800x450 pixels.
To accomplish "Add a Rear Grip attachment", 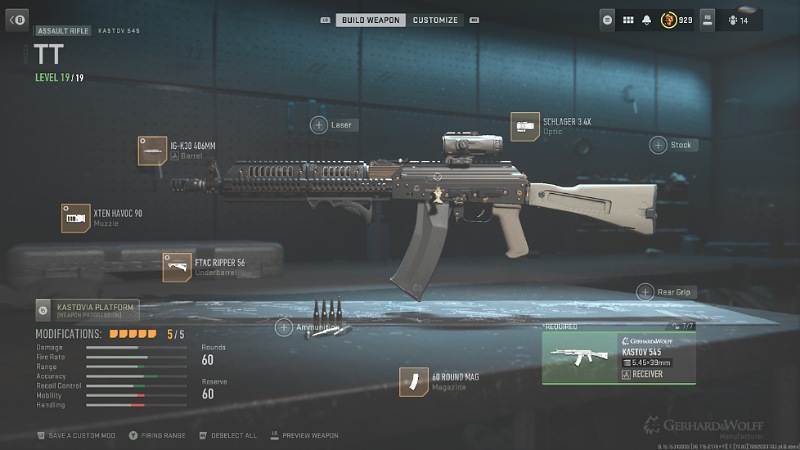I will [x=645, y=292].
